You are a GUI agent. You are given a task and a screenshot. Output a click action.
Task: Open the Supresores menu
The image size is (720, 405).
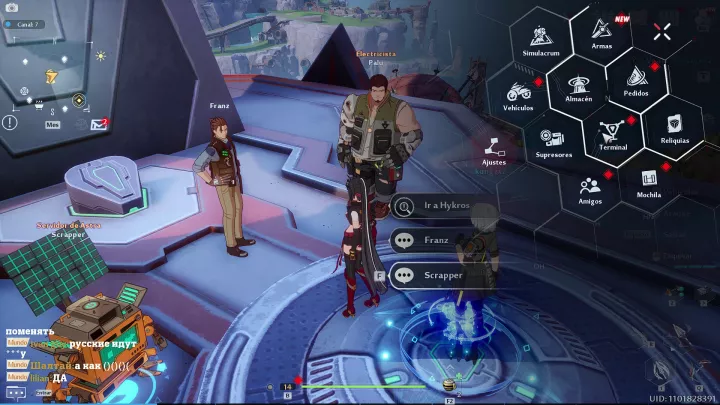[x=553, y=141]
